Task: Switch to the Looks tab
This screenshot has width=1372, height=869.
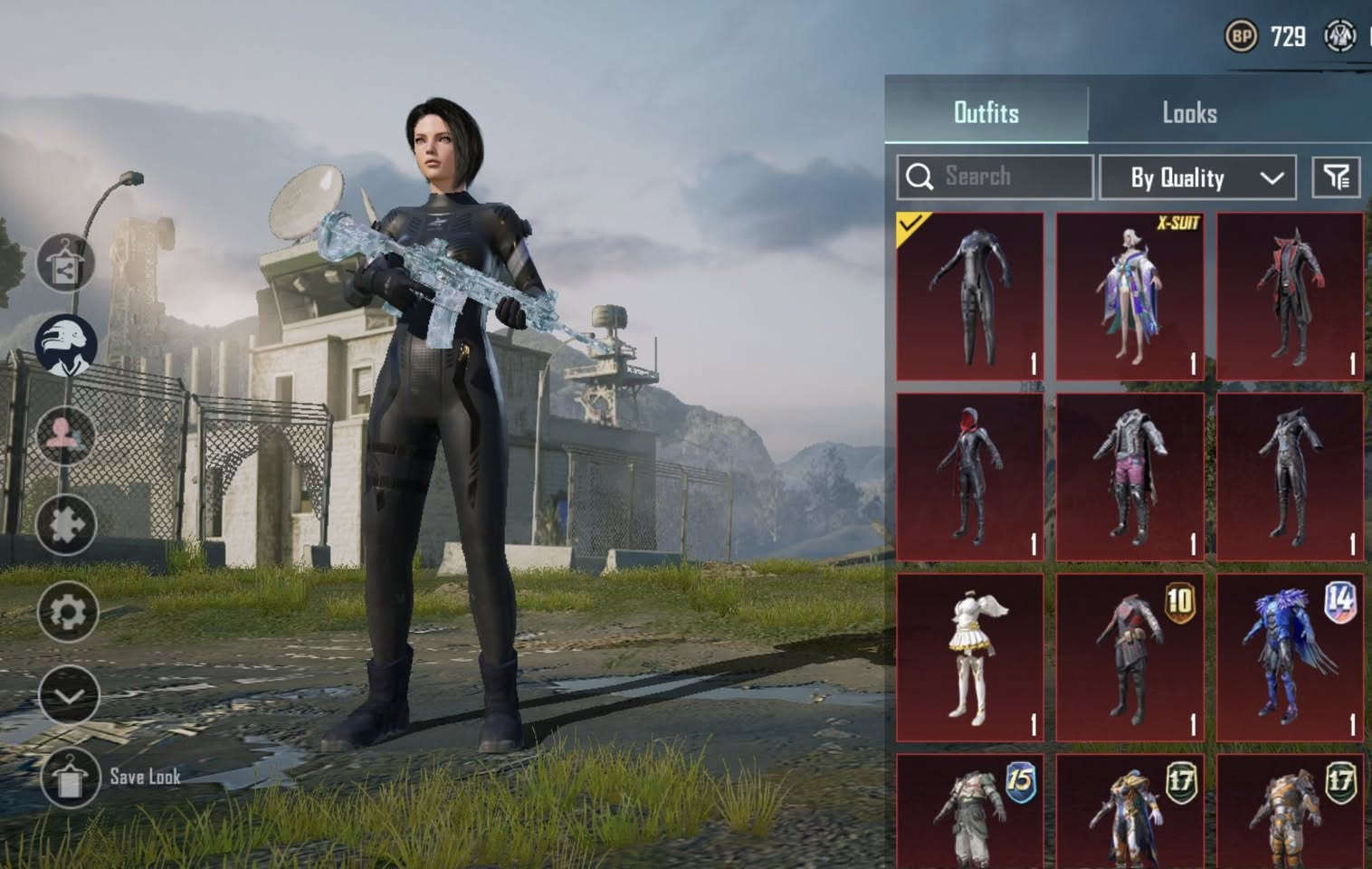Action: click(1188, 113)
